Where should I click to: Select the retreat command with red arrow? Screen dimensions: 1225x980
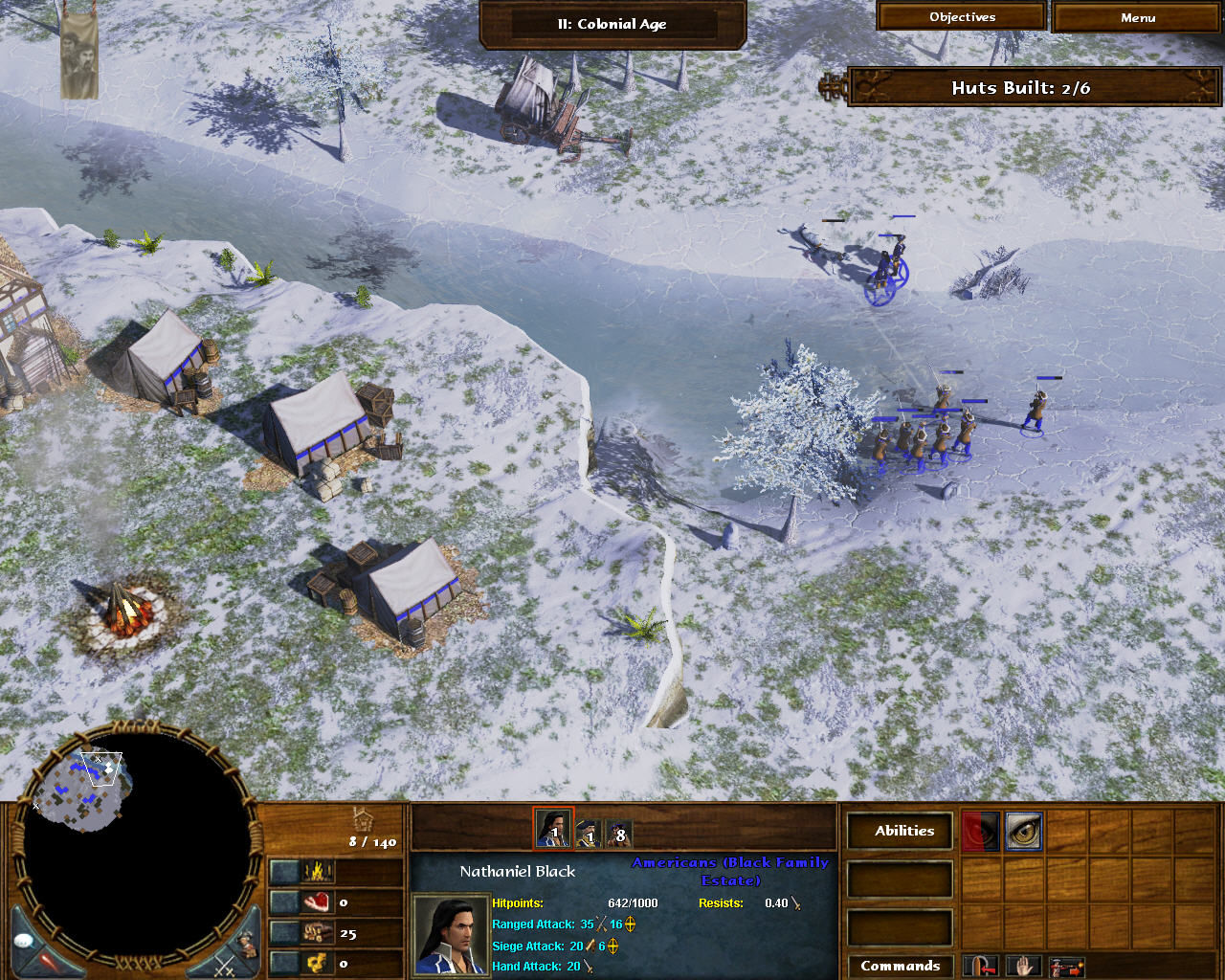point(981,968)
